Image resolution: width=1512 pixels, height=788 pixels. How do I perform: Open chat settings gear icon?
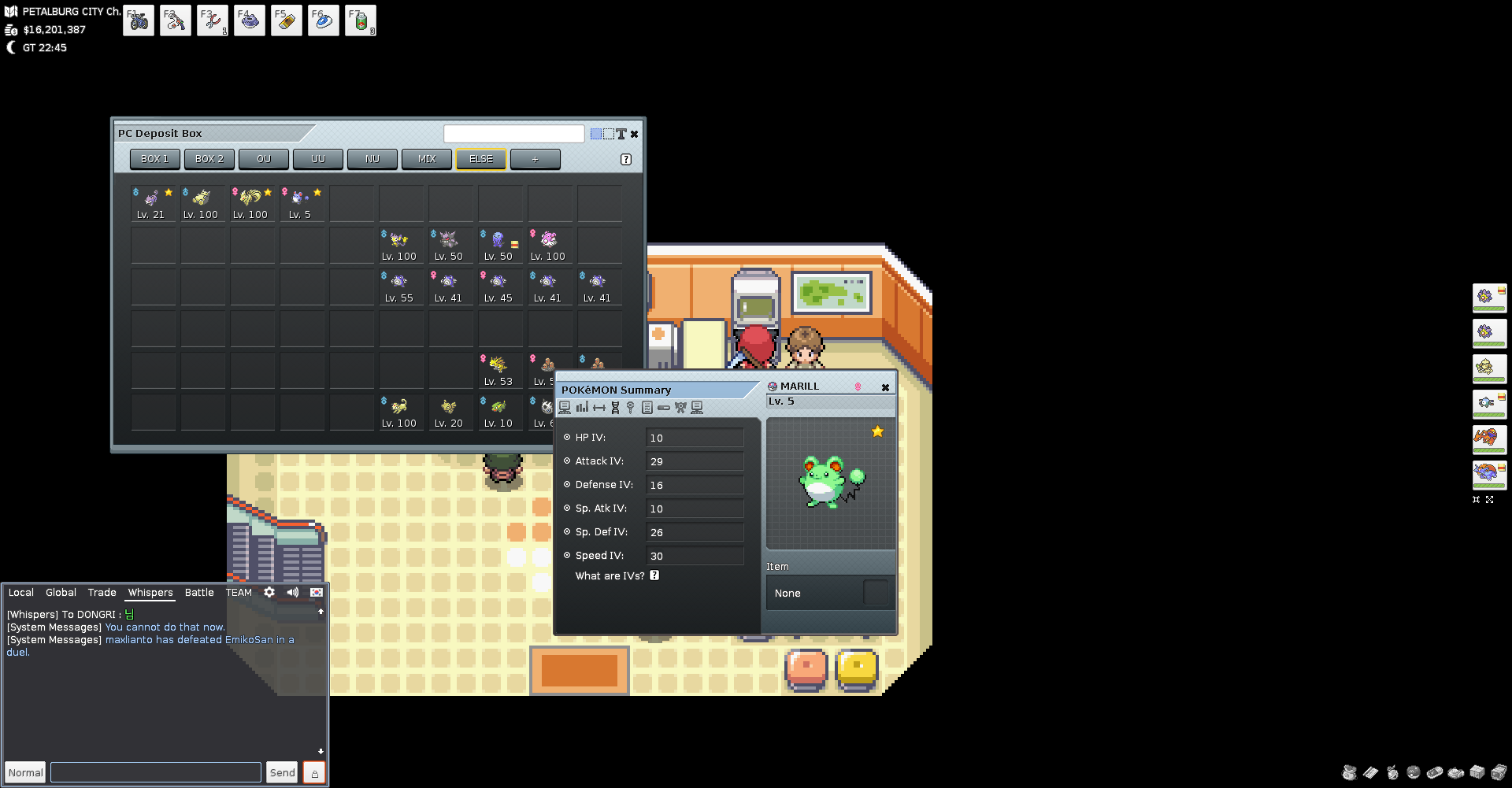269,592
